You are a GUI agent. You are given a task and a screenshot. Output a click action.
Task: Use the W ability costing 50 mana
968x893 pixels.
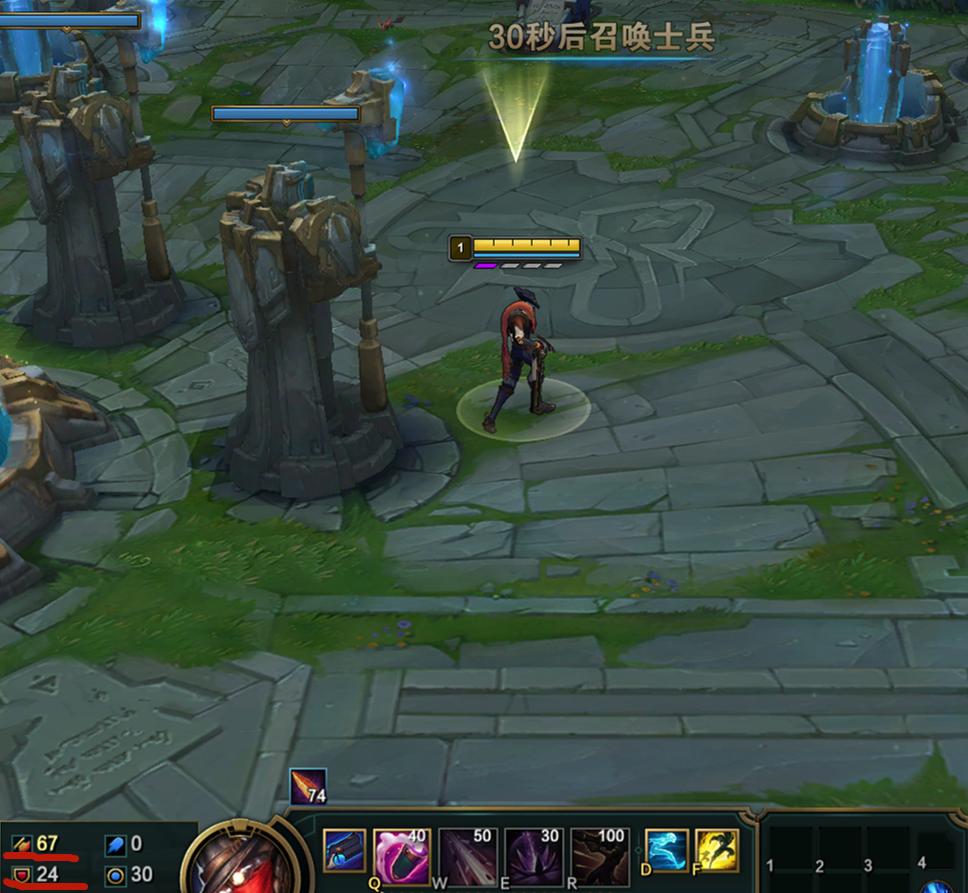pos(468,853)
